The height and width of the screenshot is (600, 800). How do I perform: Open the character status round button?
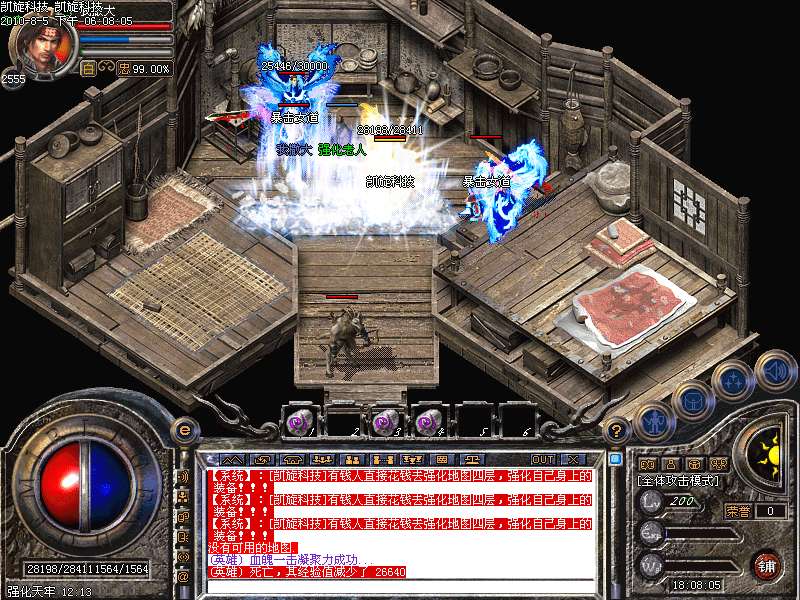653,422
